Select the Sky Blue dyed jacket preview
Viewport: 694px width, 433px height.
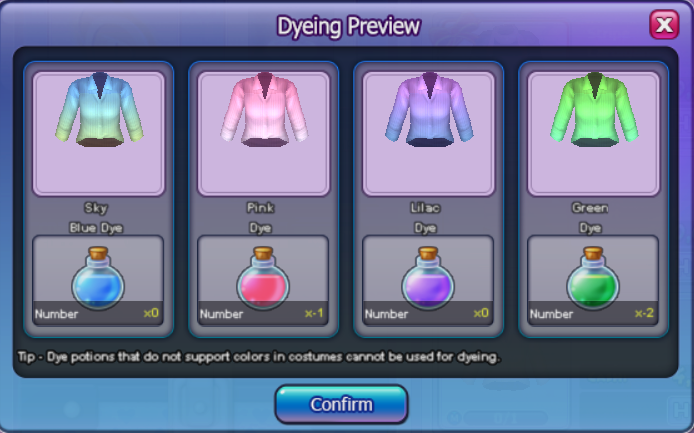[98, 133]
